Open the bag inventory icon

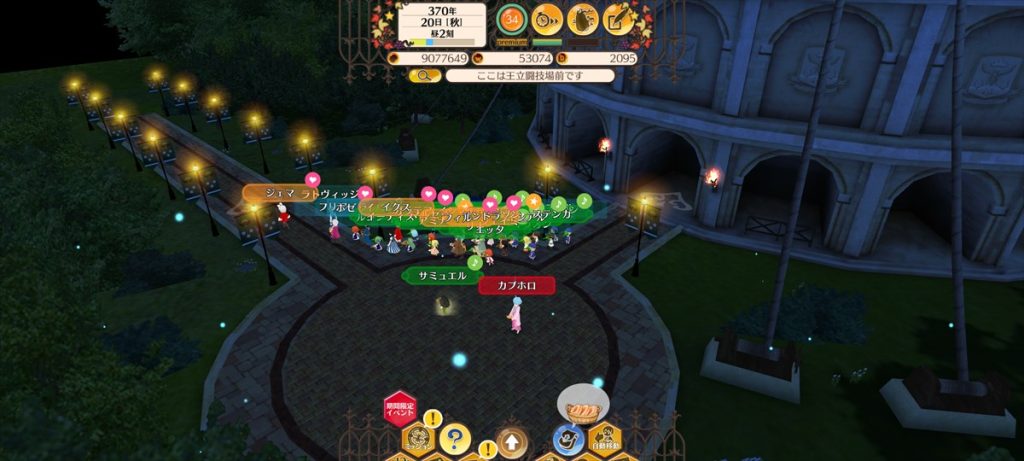click(583, 18)
